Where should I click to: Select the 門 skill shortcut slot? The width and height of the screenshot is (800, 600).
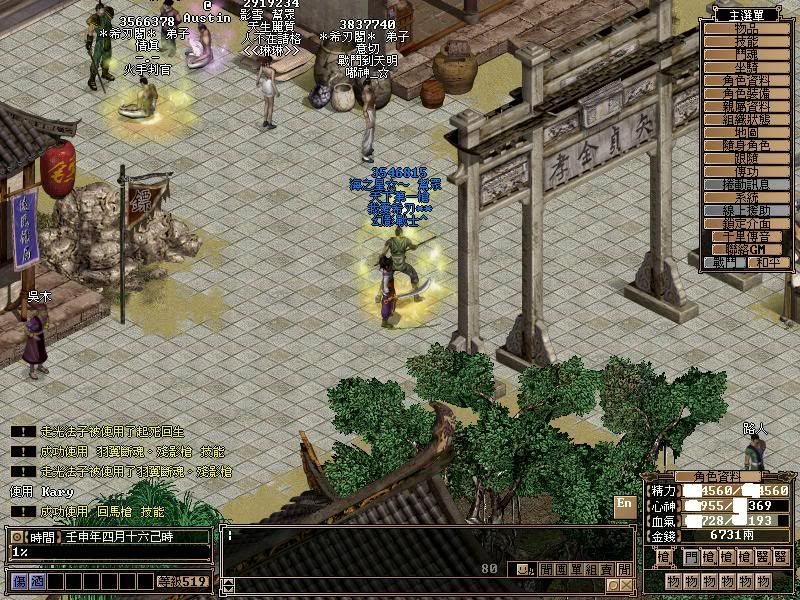(691, 557)
